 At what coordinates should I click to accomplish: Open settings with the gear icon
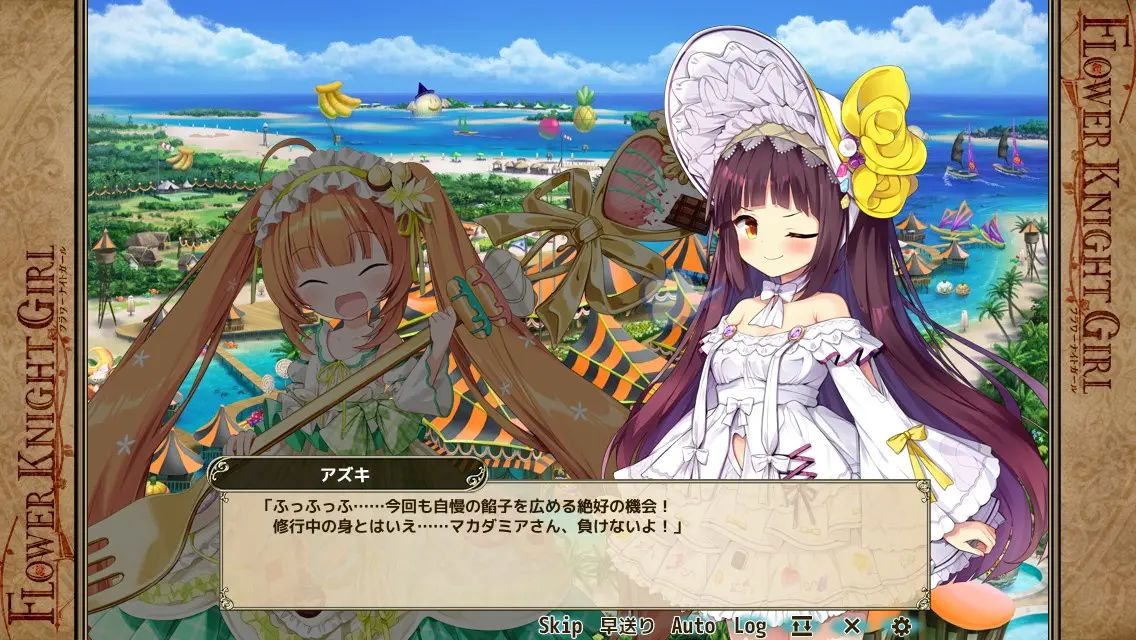[901, 626]
